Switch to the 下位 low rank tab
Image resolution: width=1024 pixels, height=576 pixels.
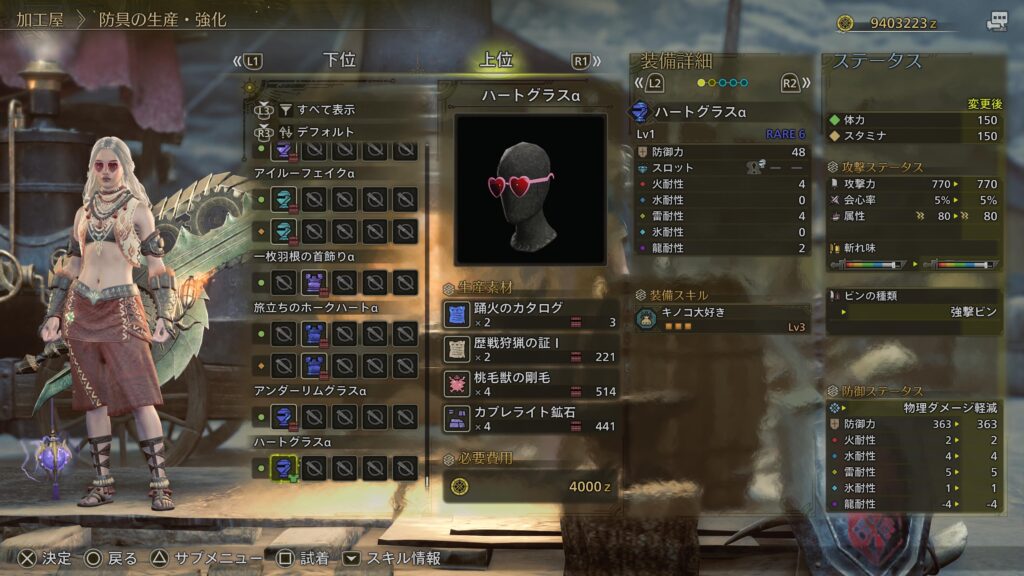pos(340,60)
